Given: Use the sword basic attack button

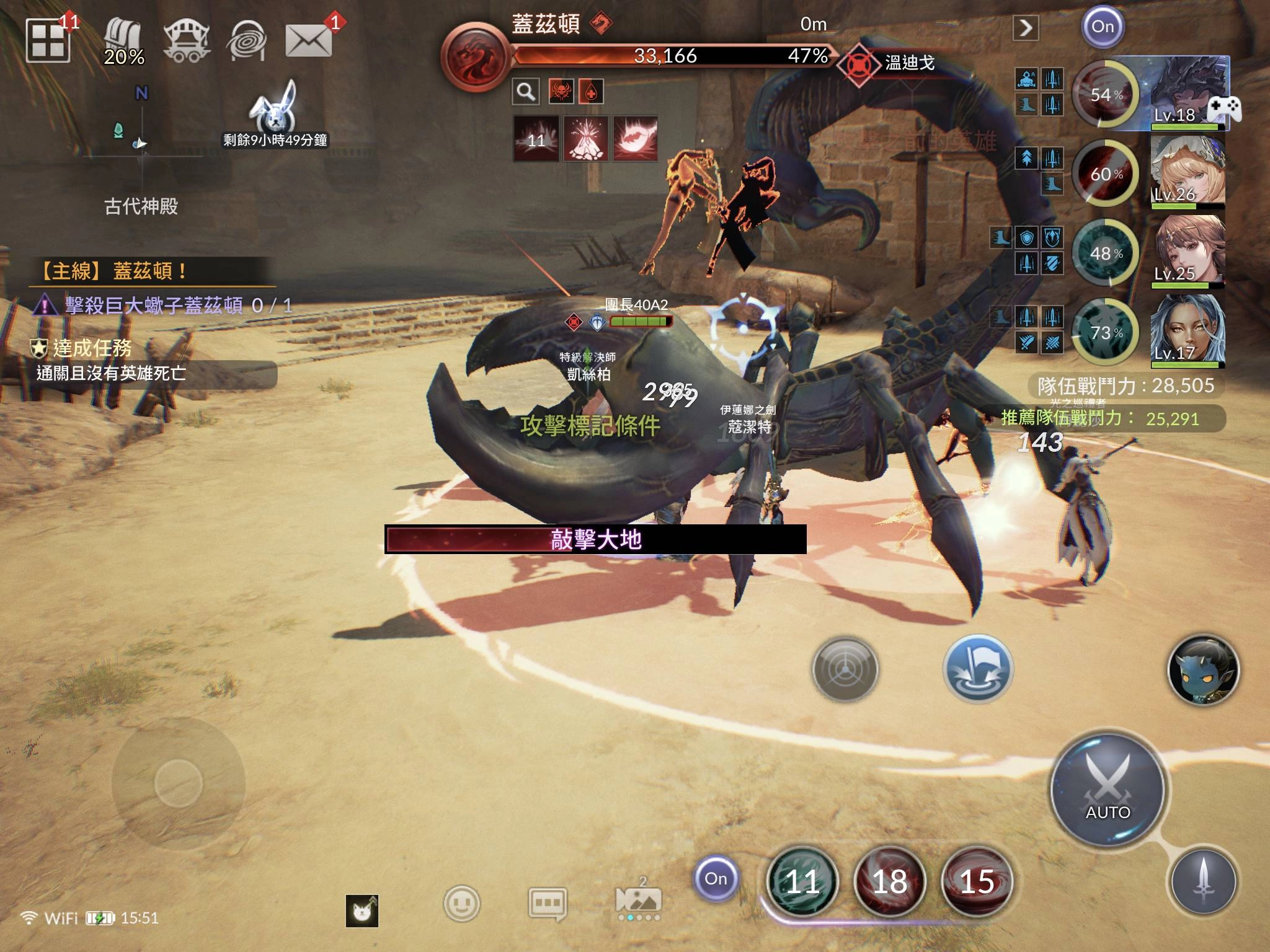Looking at the screenshot, I should pos(1203,881).
